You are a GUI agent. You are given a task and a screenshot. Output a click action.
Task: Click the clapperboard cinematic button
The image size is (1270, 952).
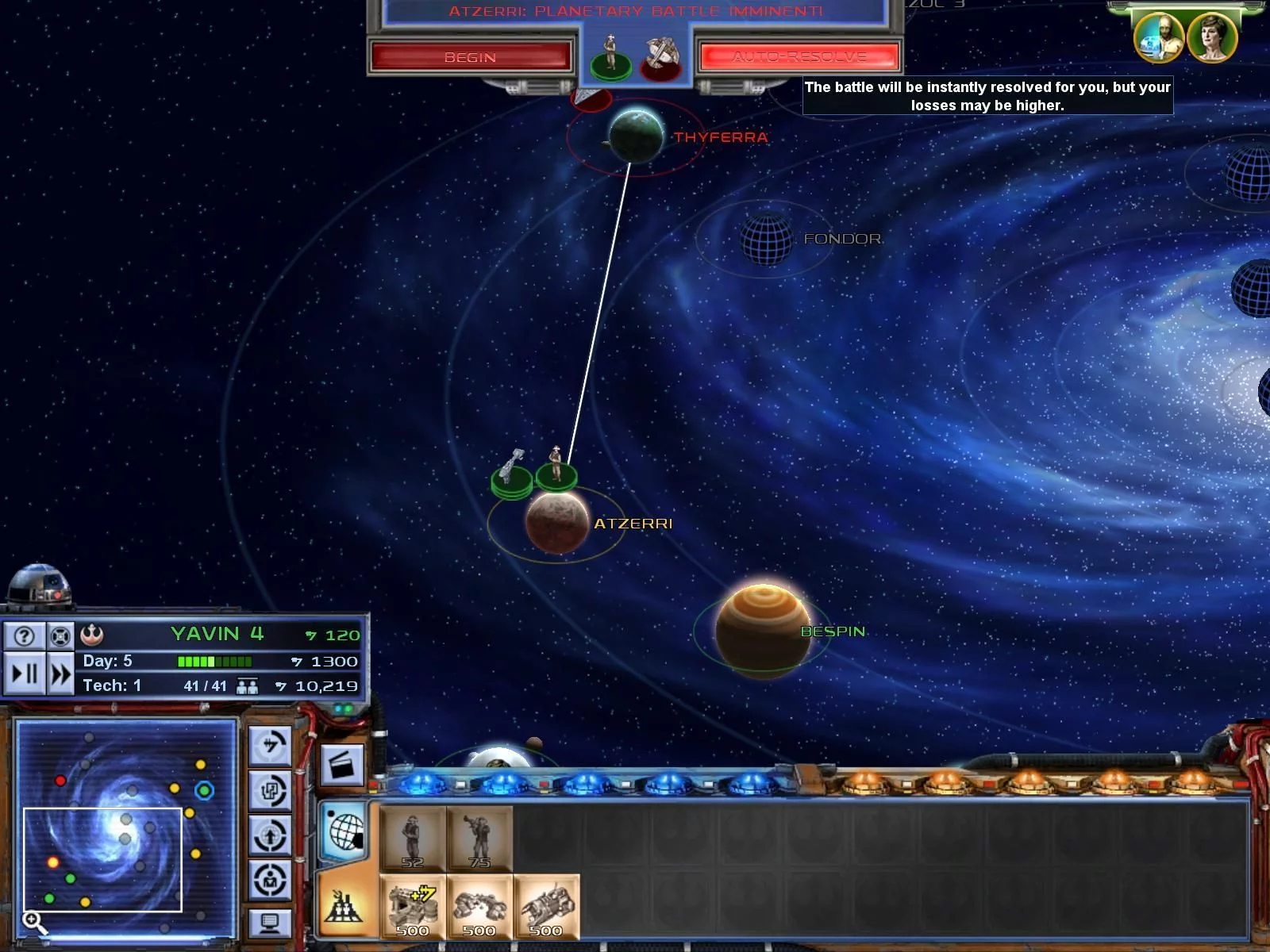[x=342, y=766]
